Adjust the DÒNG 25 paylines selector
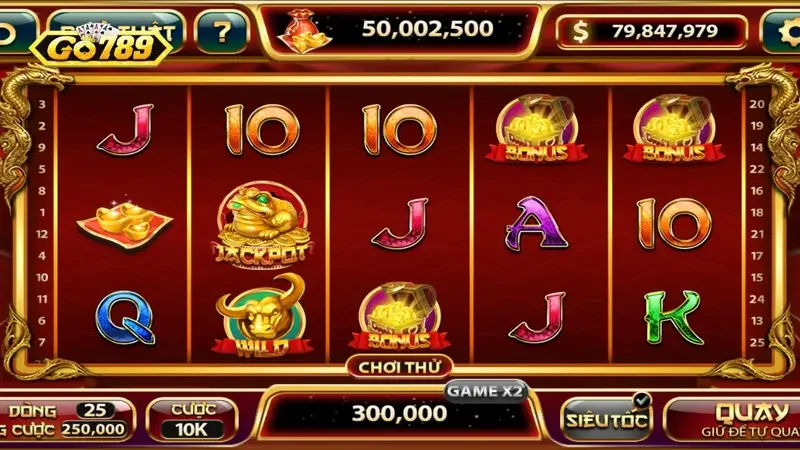This screenshot has height=450, width=800. point(96,410)
